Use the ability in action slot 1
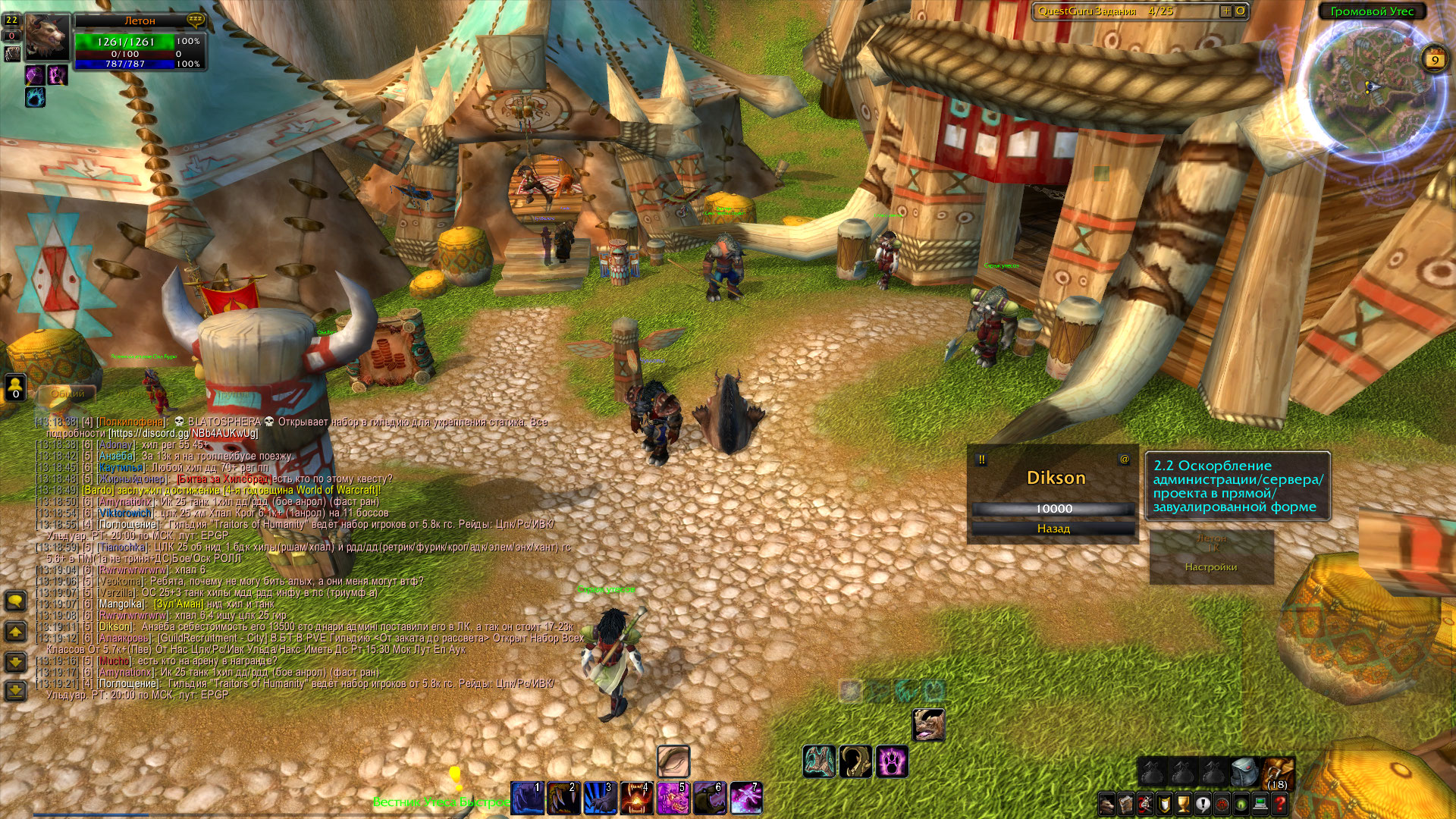The image size is (1456, 819). point(526,799)
